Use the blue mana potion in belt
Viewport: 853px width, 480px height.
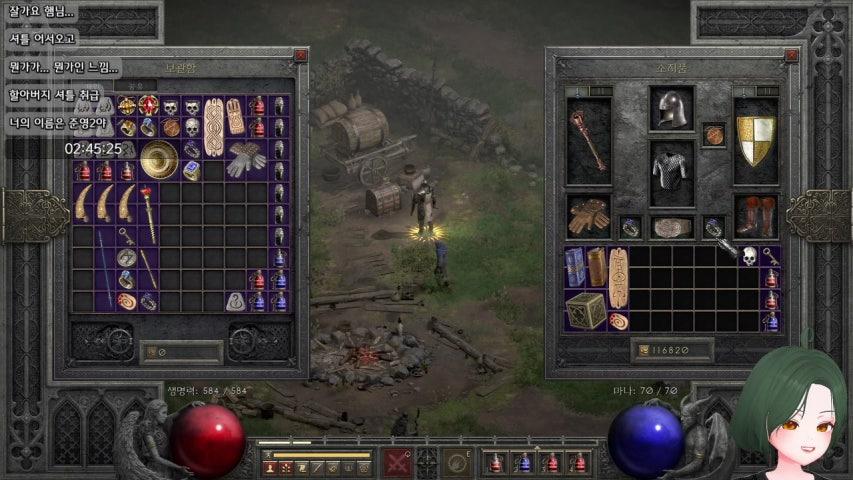pyautogui.click(x=523, y=463)
